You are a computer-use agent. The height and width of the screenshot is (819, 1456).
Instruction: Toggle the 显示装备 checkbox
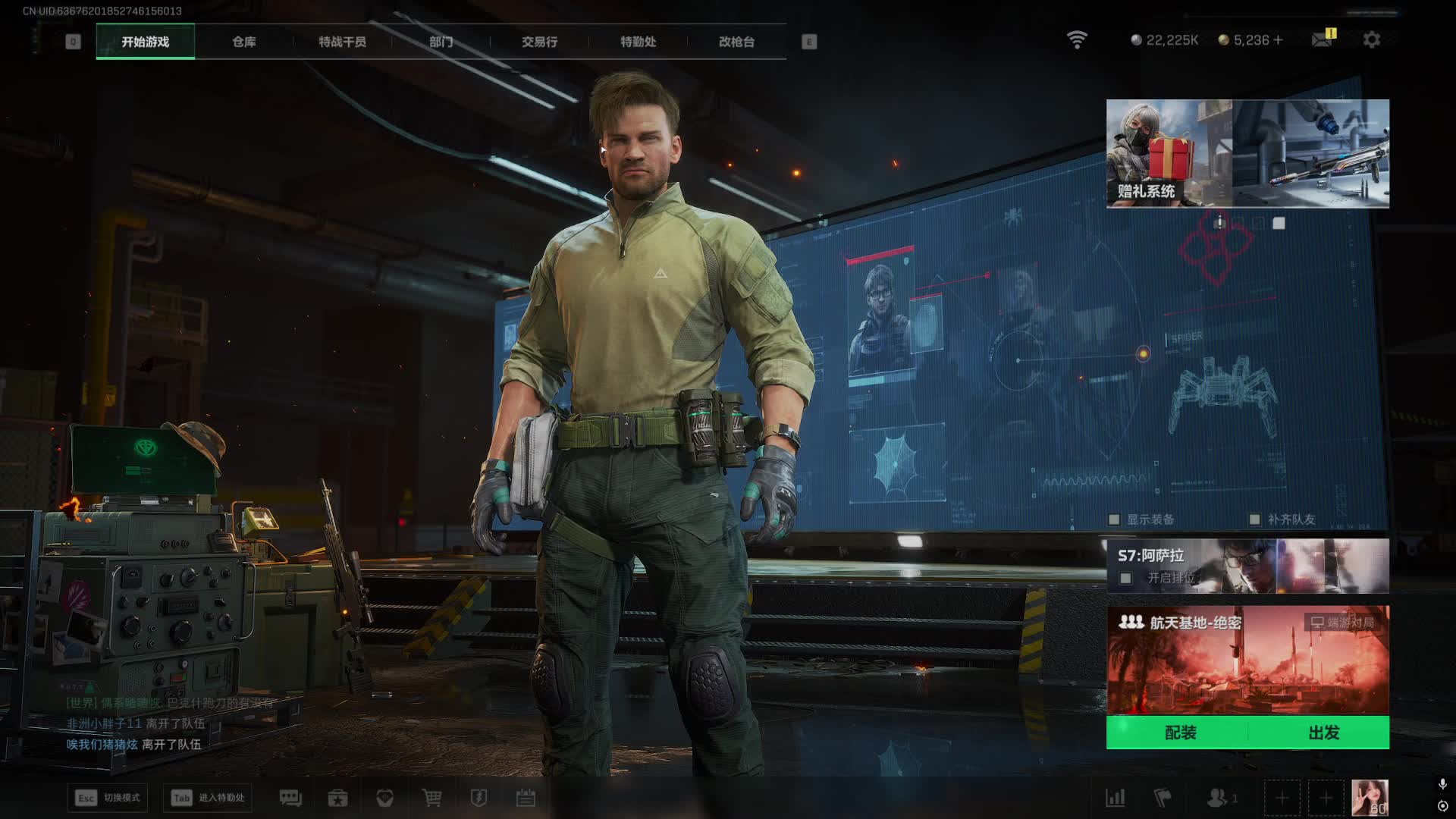point(1114,519)
